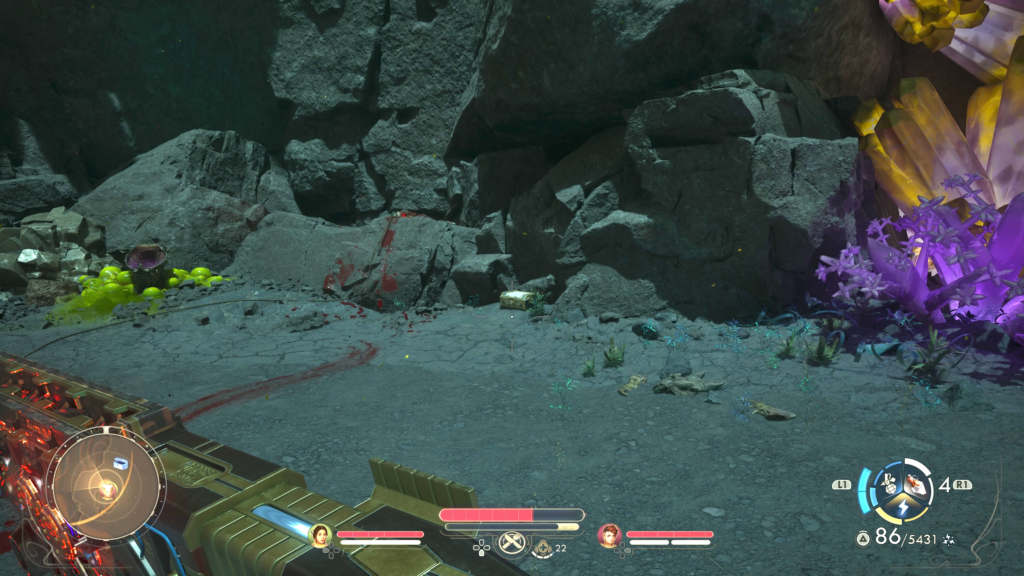Select the red-haired companion portrait

click(609, 535)
